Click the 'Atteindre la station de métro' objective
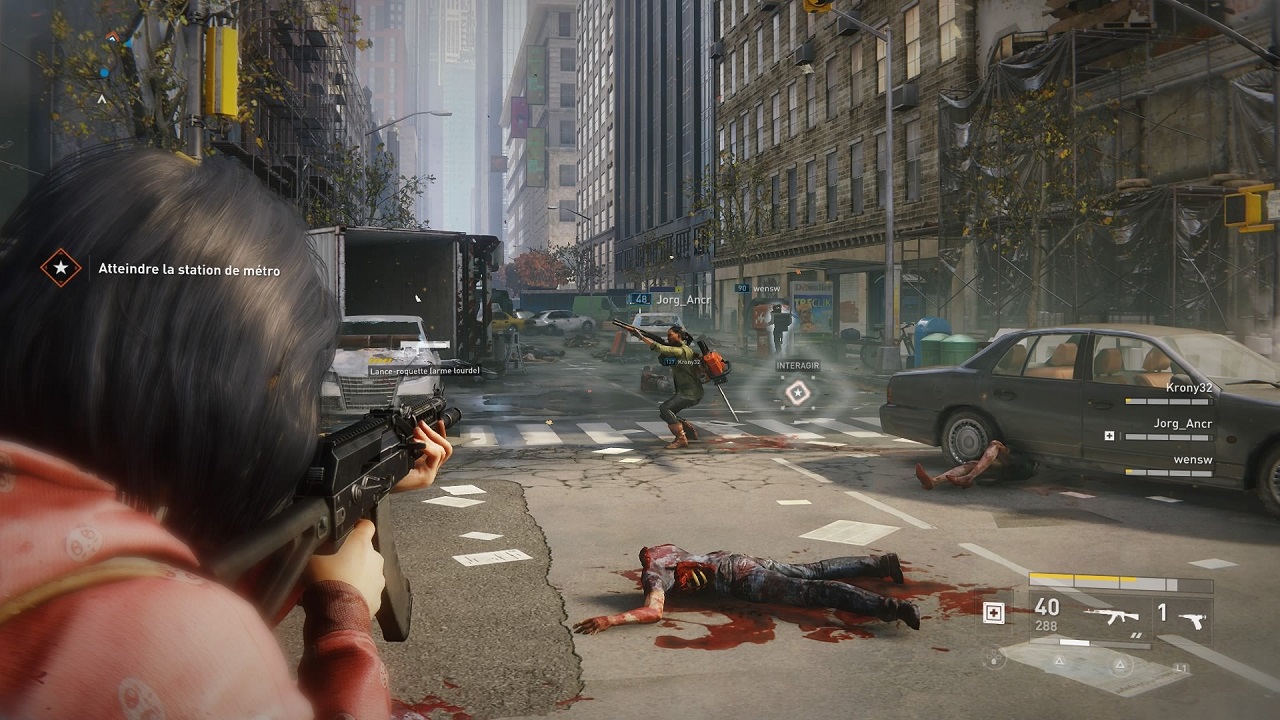This screenshot has height=720, width=1280. point(189,270)
